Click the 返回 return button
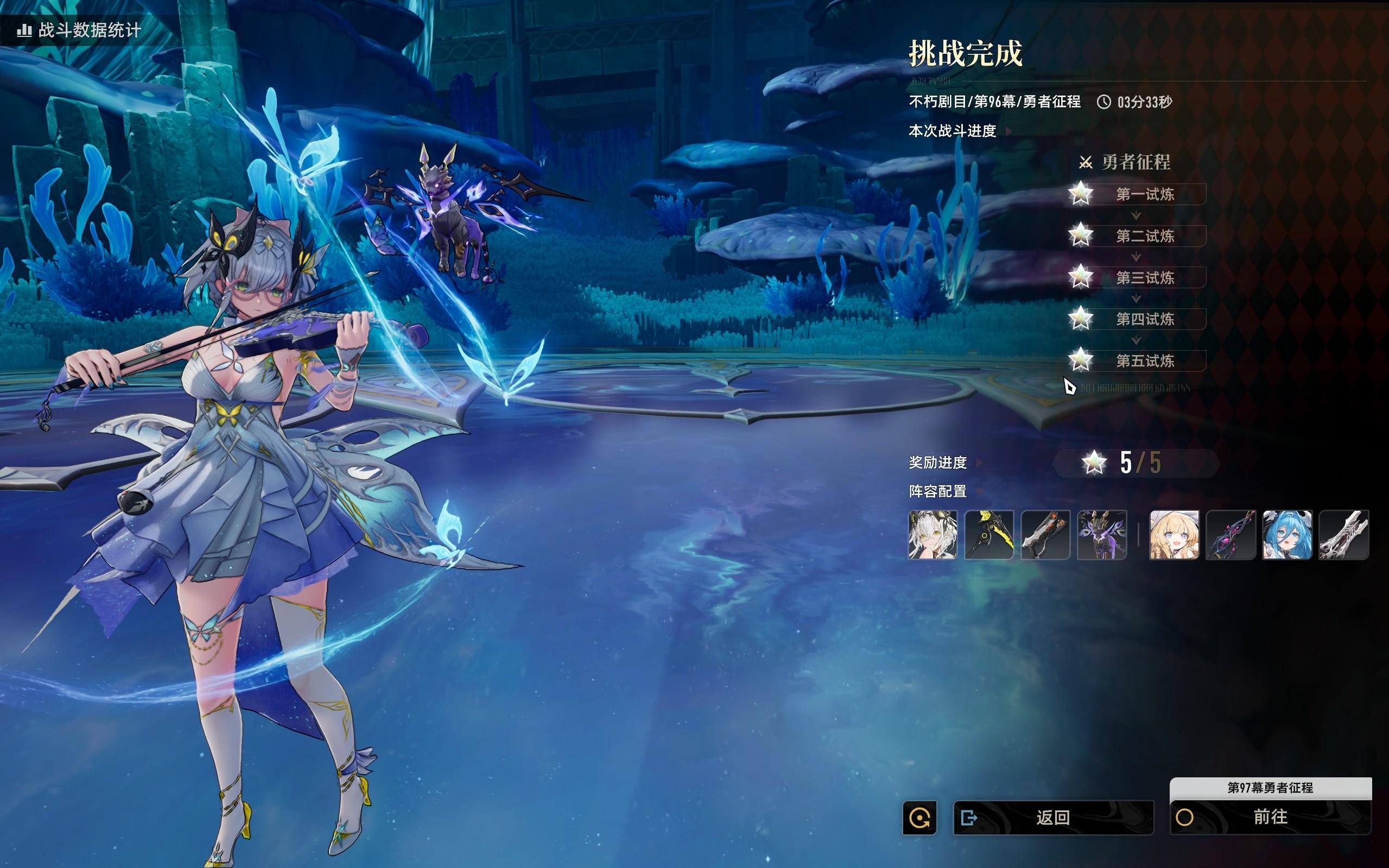1389x868 pixels. (1053, 817)
